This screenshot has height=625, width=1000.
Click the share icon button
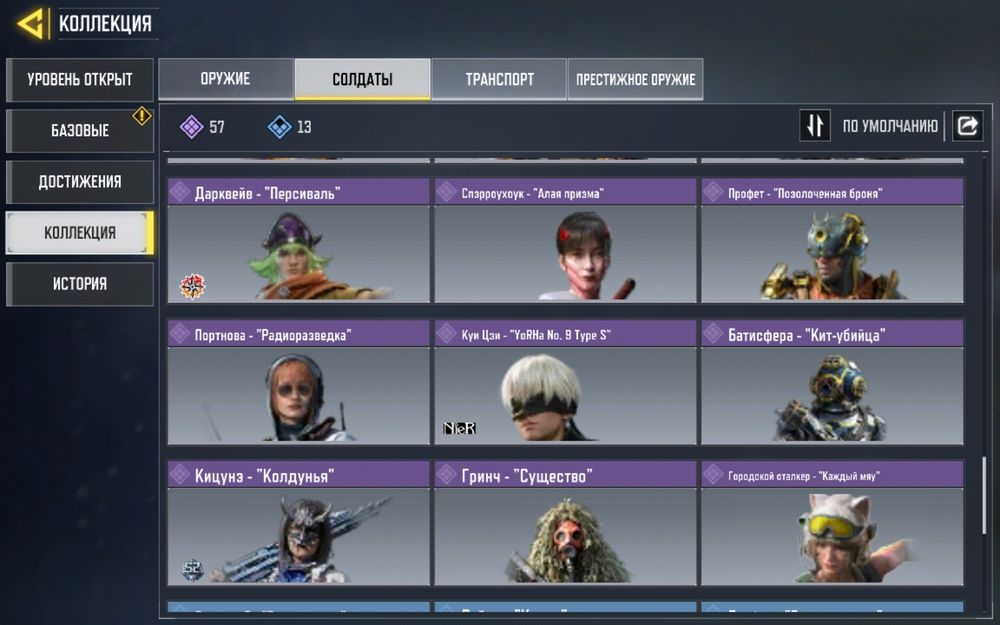coord(967,126)
